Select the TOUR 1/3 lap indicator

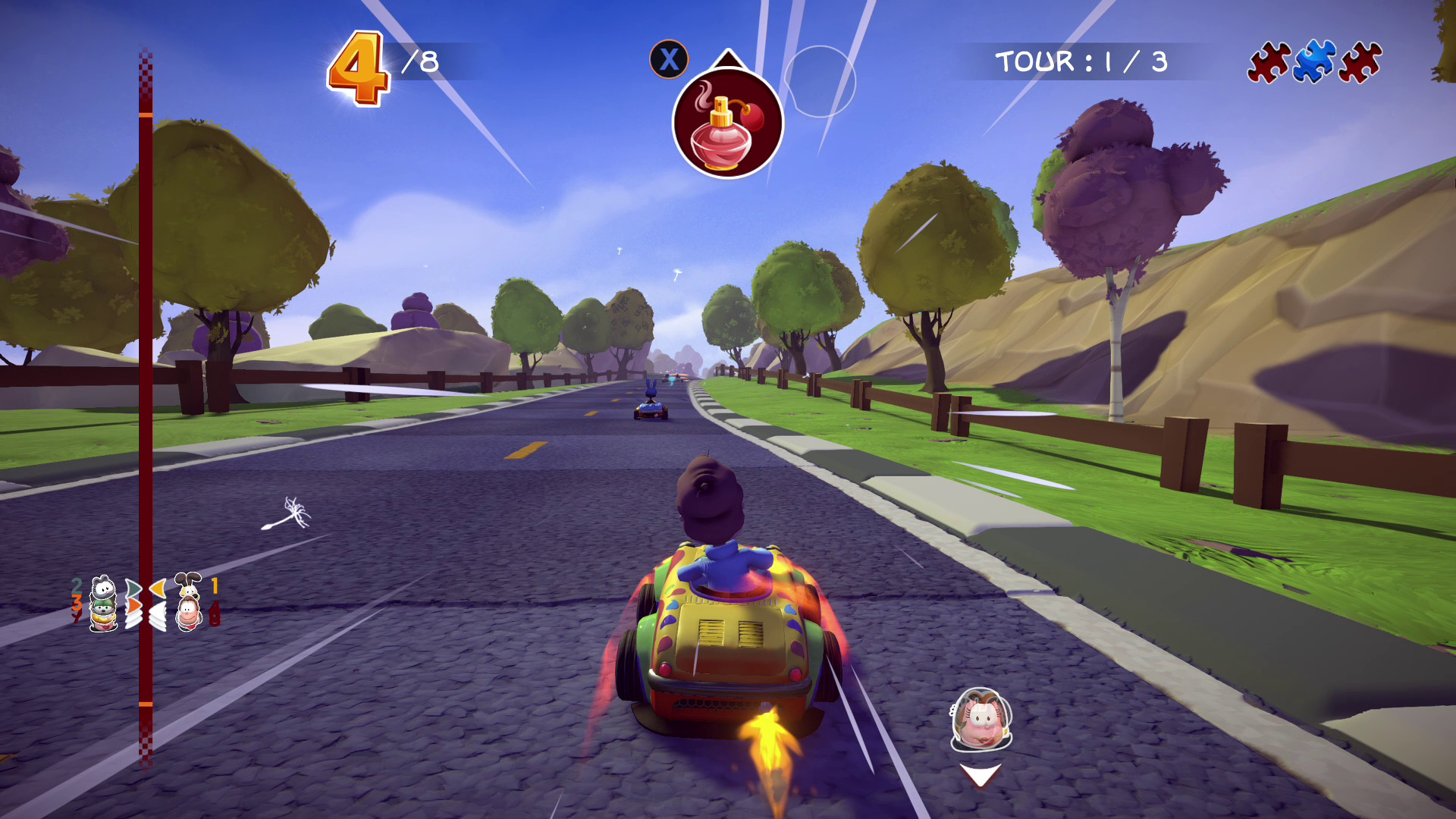(1082, 61)
